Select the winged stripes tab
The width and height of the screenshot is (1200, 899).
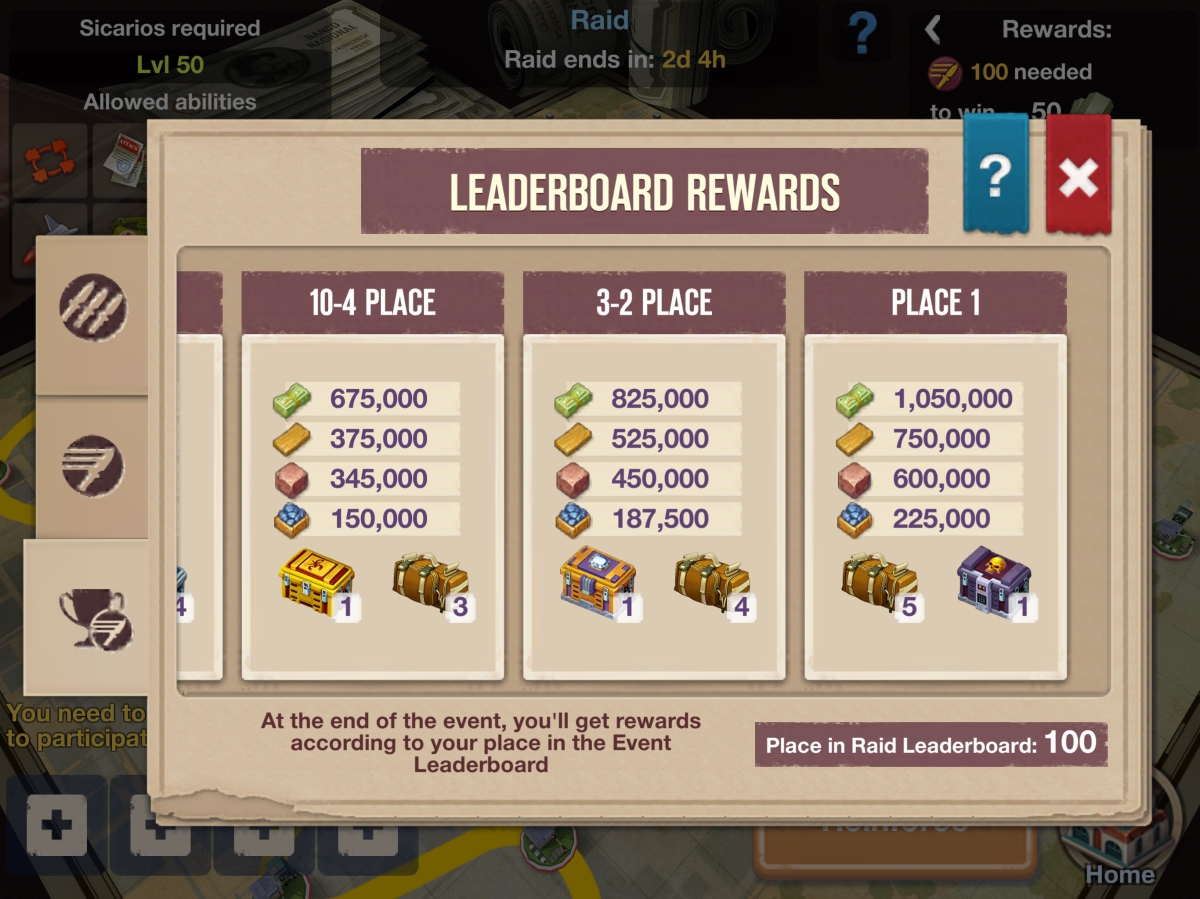92,465
